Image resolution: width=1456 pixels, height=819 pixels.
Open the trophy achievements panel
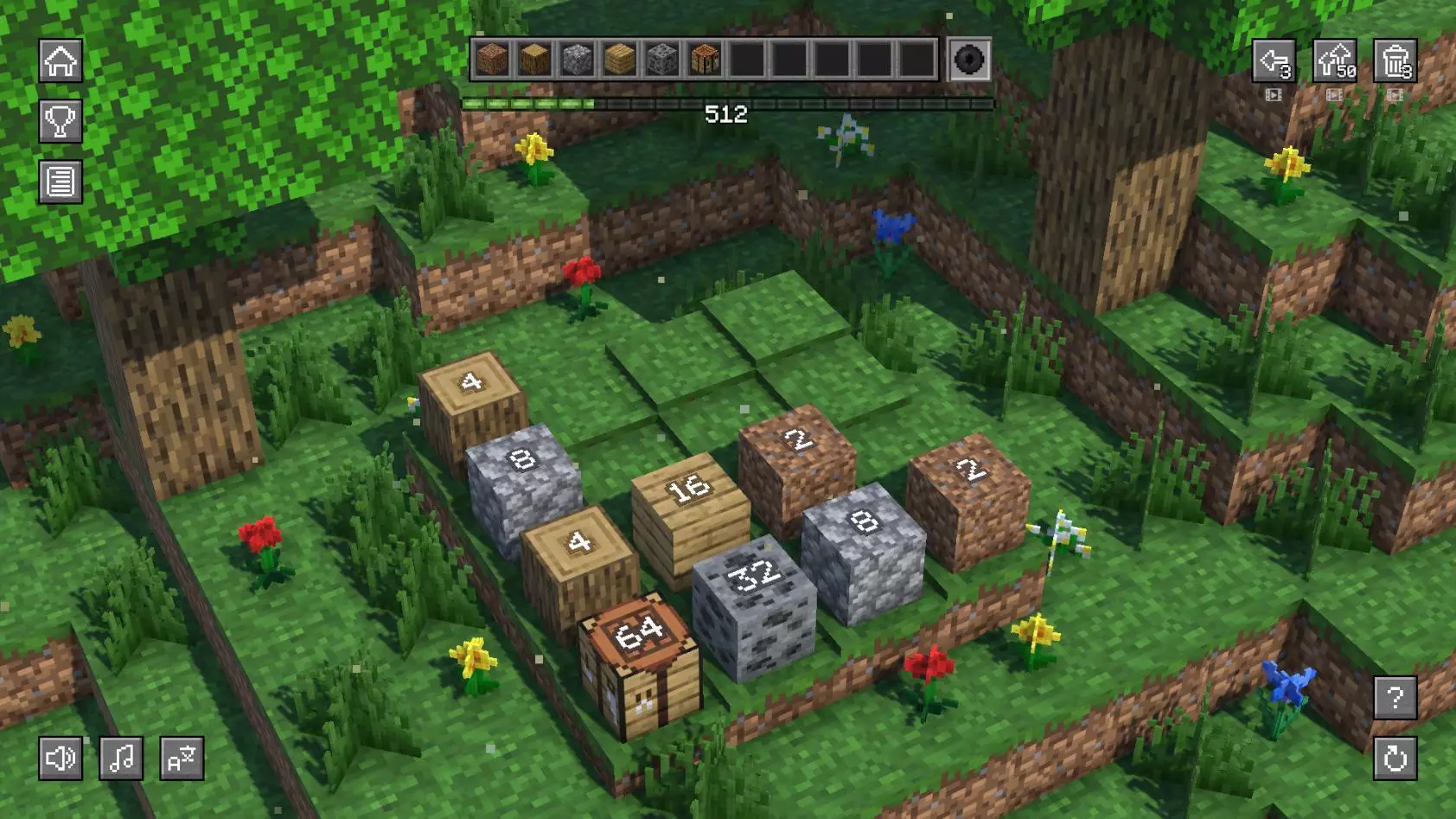point(61,121)
